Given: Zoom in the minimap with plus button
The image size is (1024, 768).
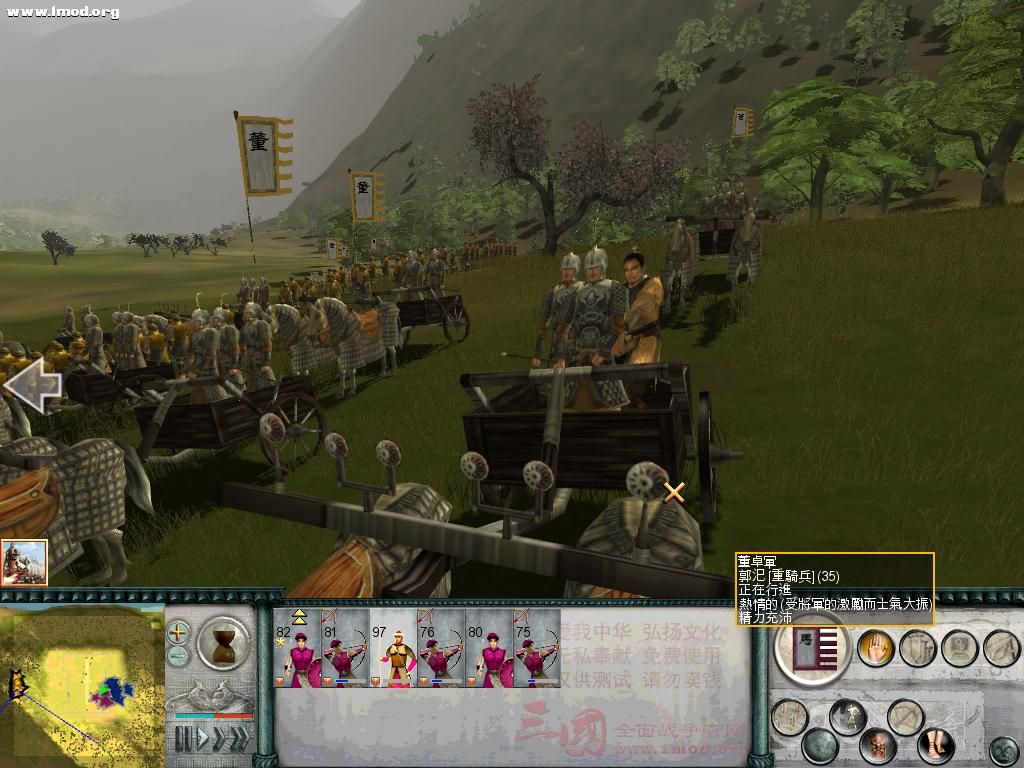Looking at the screenshot, I should pyautogui.click(x=178, y=632).
